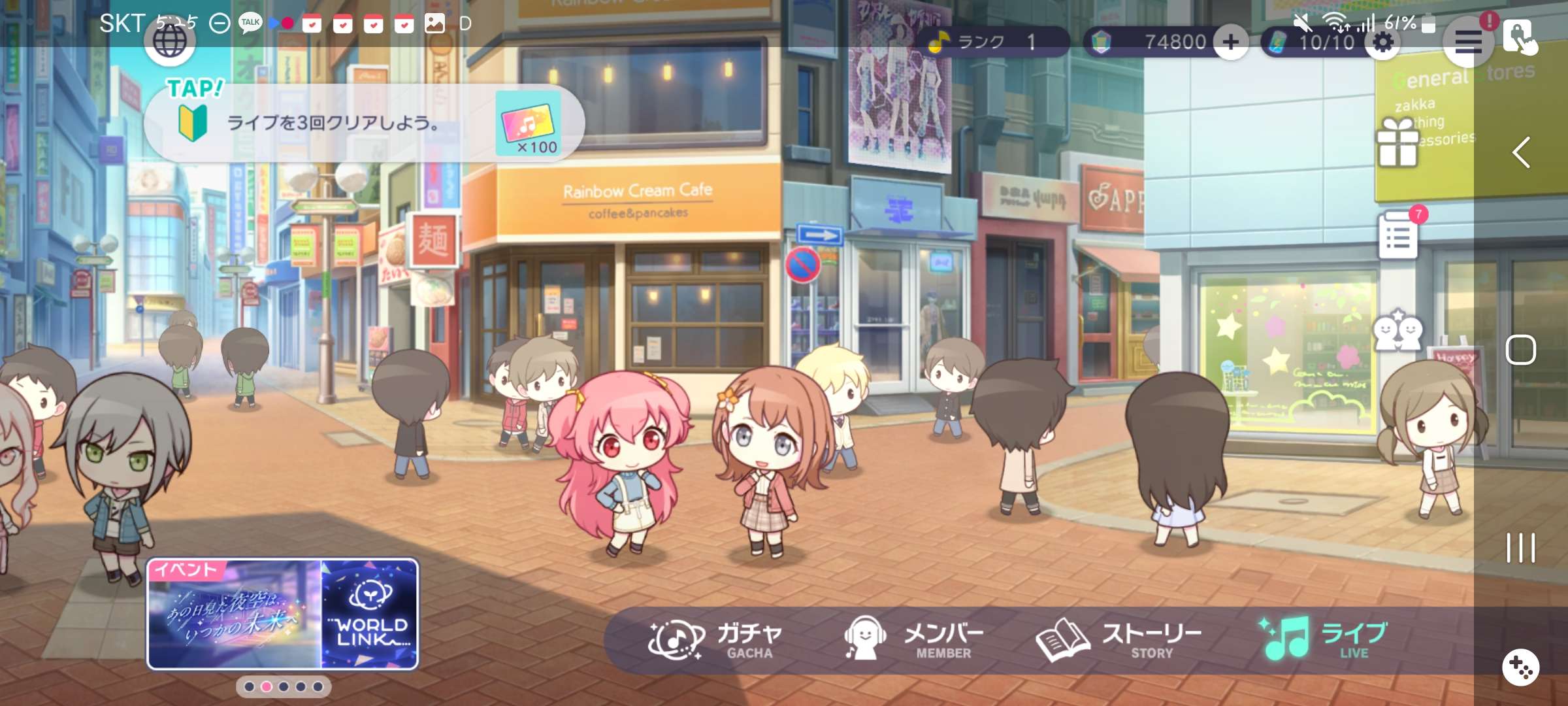1568x706 pixels.
Task: Open the mission list icon
Action: pos(1398,235)
